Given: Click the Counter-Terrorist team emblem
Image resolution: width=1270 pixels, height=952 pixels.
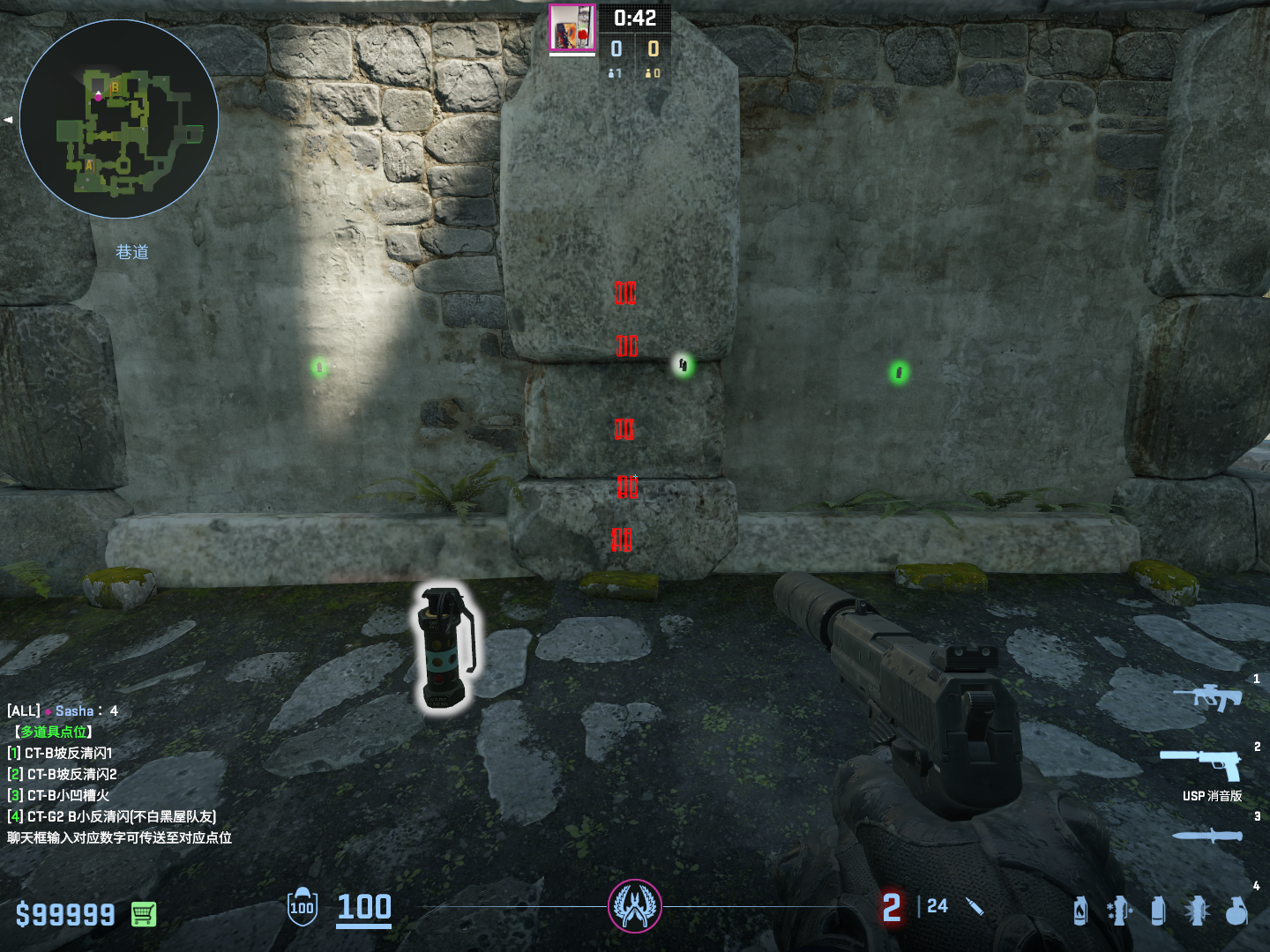Looking at the screenshot, I should tap(634, 905).
